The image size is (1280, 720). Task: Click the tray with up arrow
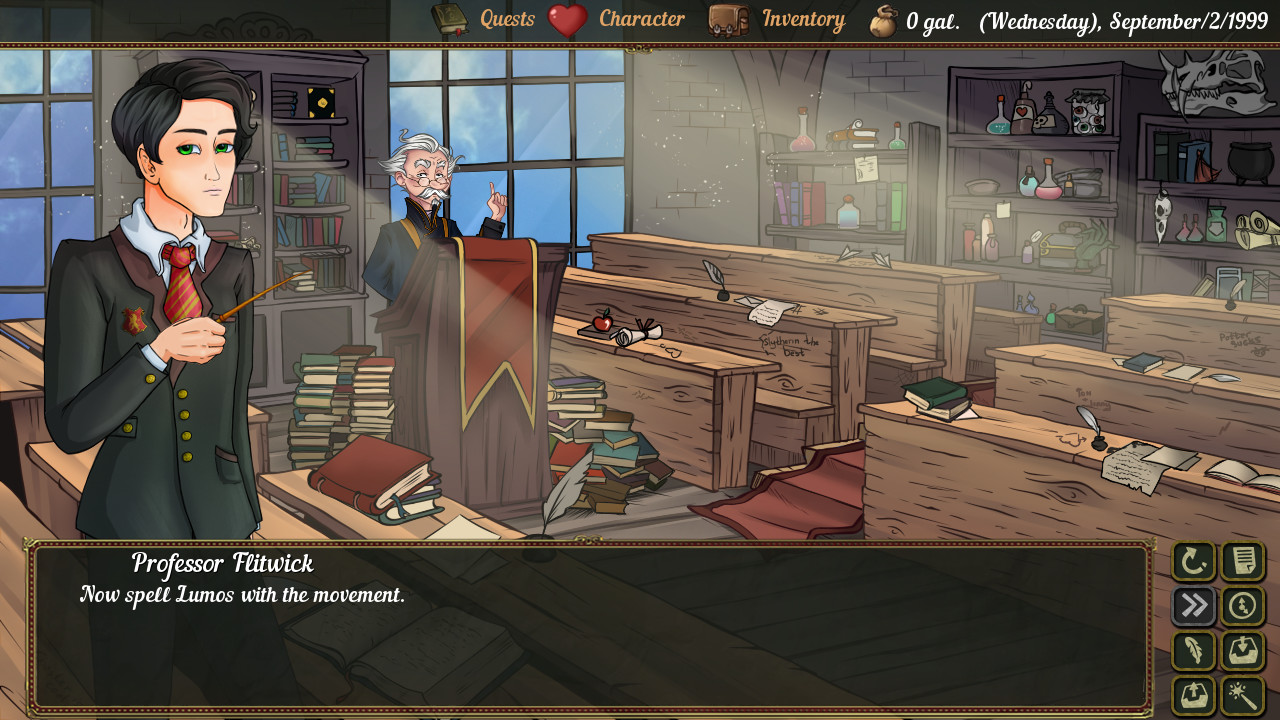pos(1194,695)
